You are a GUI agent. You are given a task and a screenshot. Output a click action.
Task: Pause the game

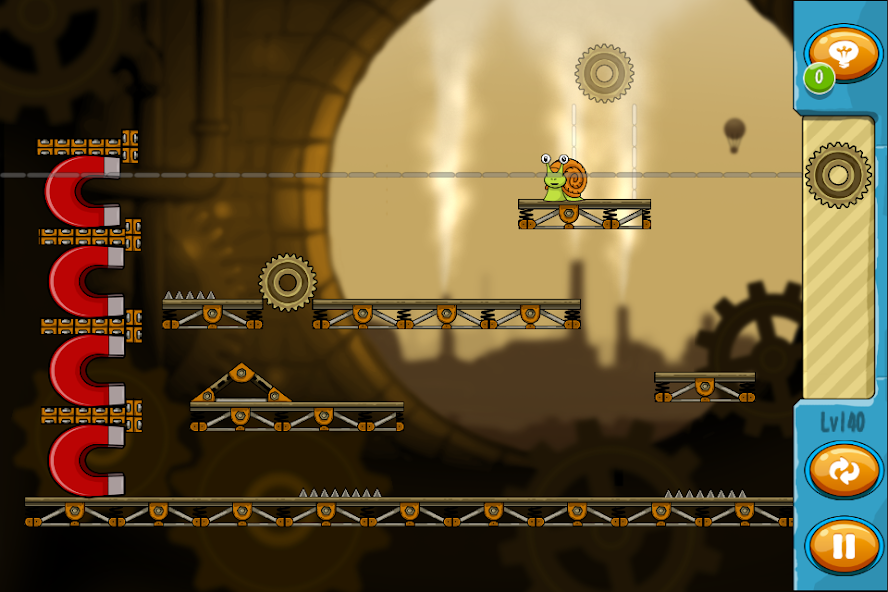[x=843, y=546]
